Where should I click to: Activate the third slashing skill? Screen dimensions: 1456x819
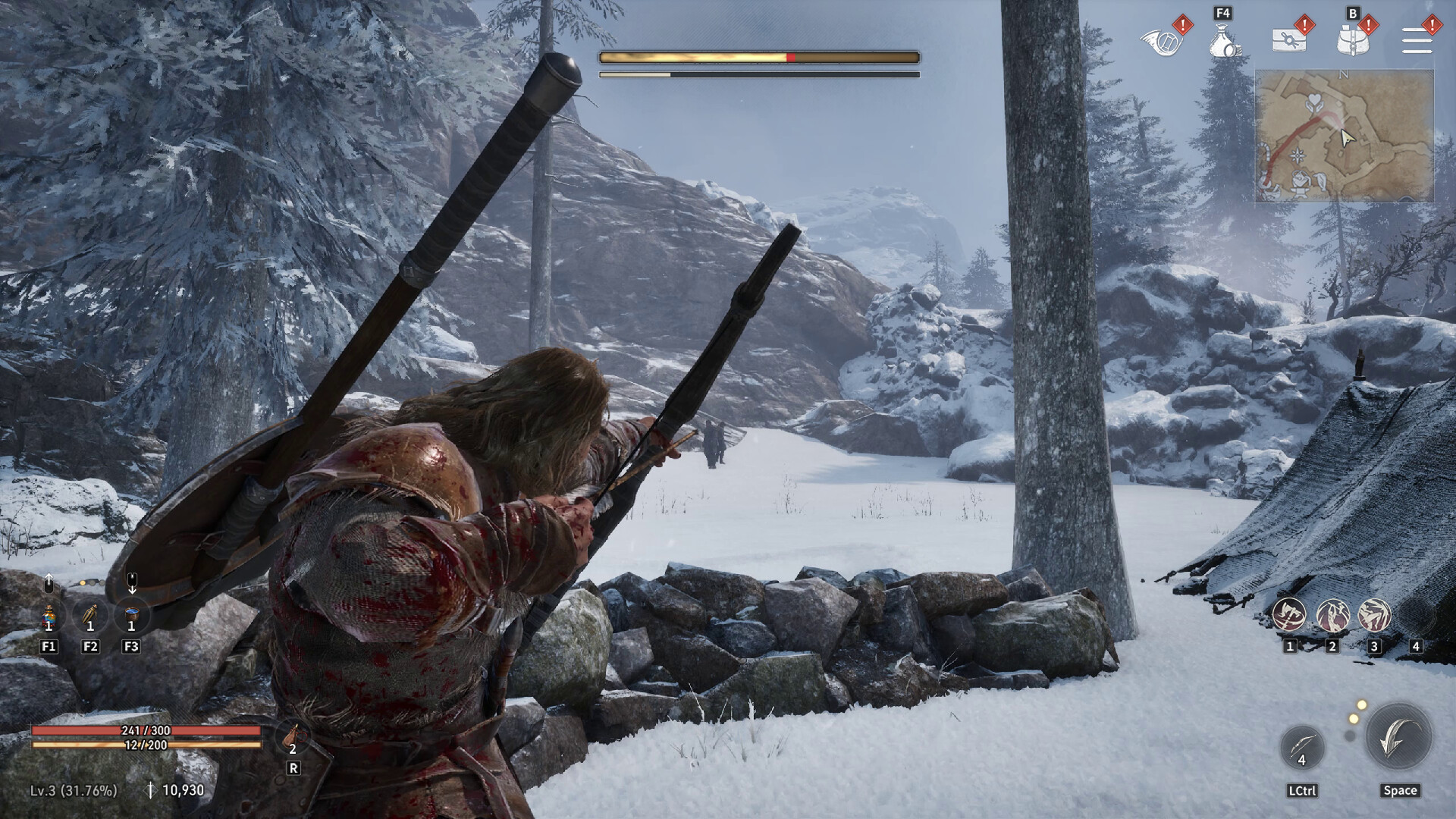[1374, 615]
